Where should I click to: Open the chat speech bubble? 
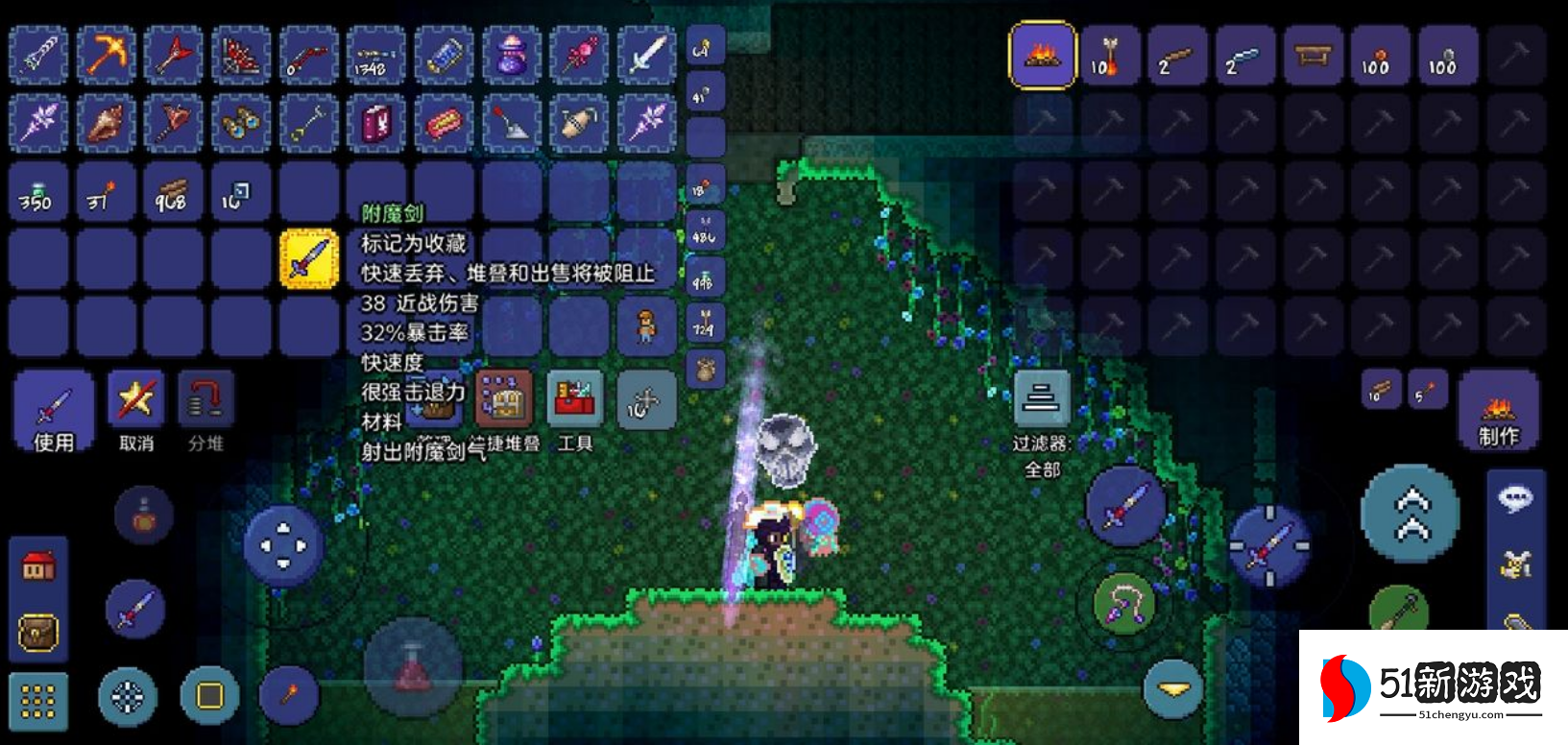coord(1515,497)
